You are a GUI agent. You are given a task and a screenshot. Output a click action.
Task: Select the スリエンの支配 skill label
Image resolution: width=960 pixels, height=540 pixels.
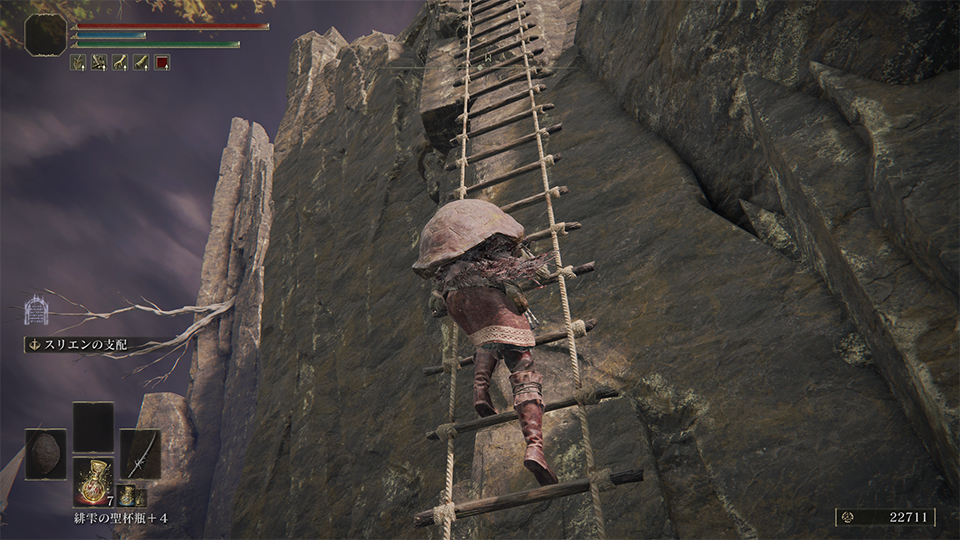(82, 345)
